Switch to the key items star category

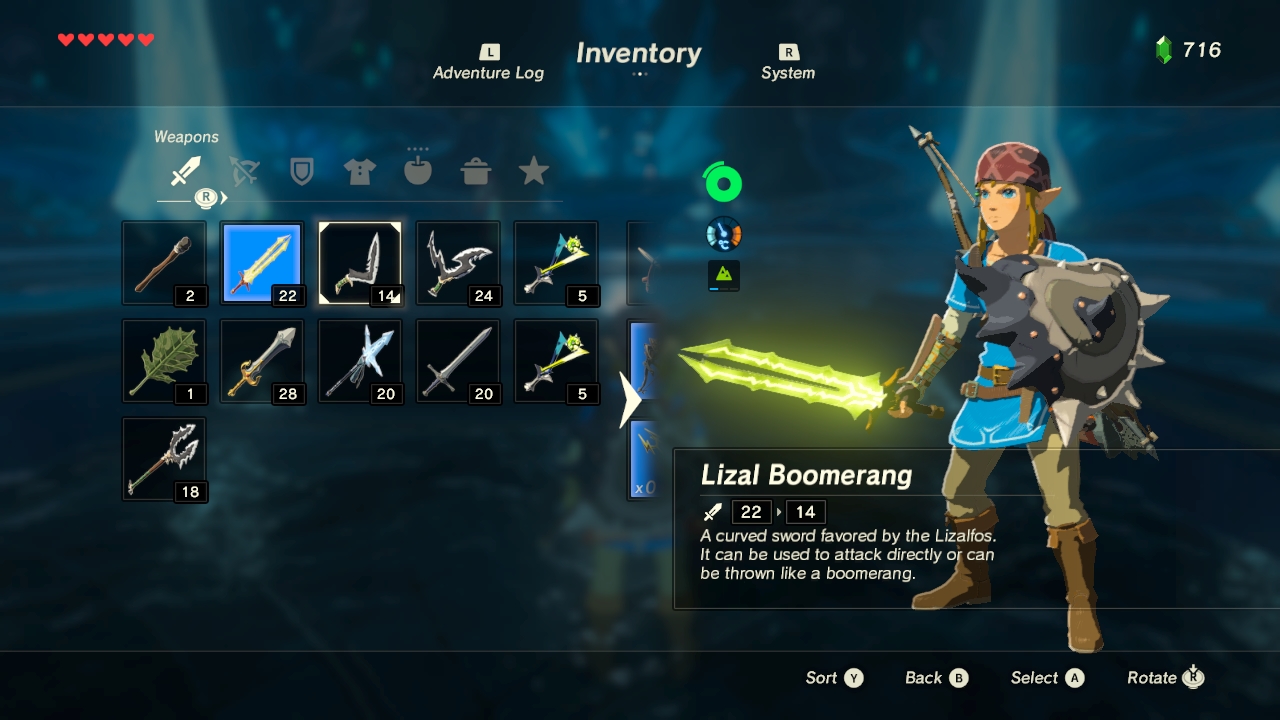[534, 172]
